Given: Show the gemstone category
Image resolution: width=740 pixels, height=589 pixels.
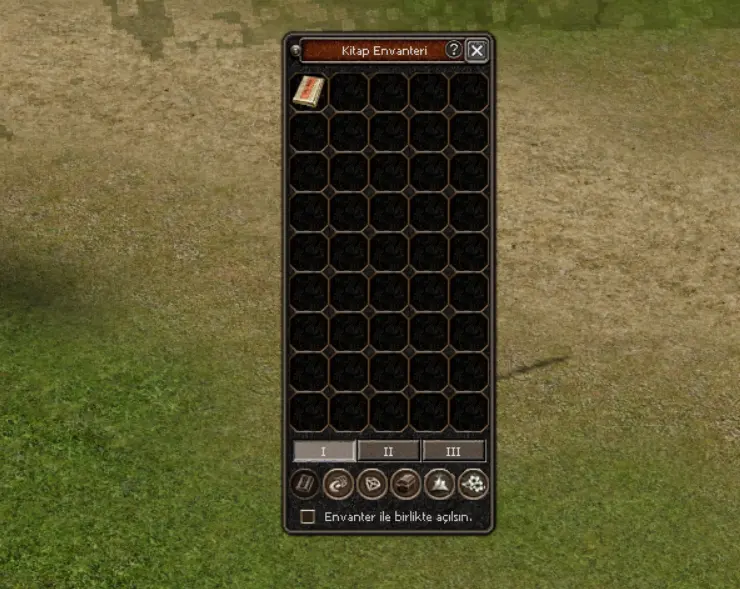Looking at the screenshot, I should pyautogui.click(x=372, y=484).
